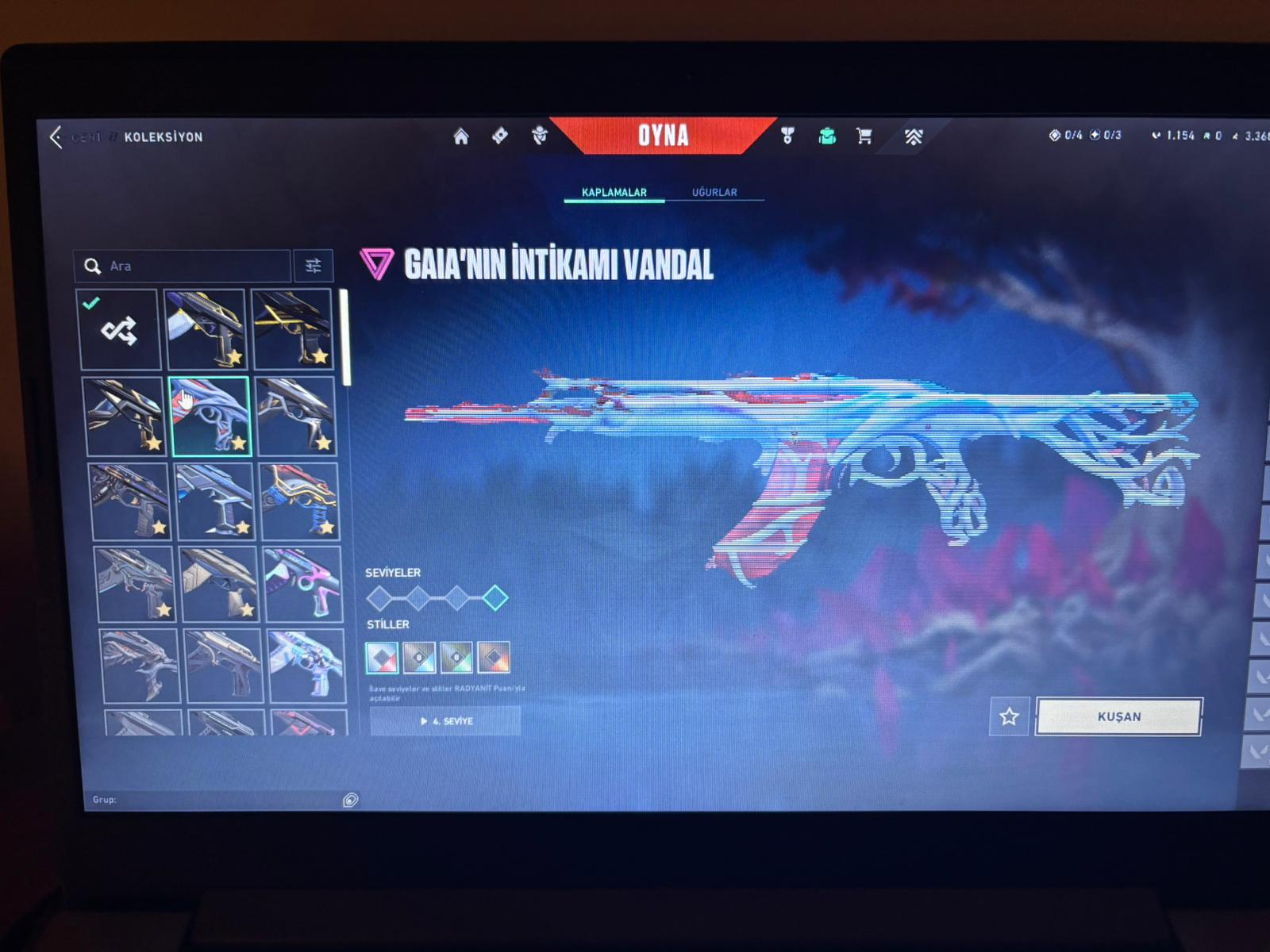This screenshot has width=1270, height=952.
Task: Select the highlighted Gaia's Vengeance Vandal thumbnail
Action: click(210, 416)
